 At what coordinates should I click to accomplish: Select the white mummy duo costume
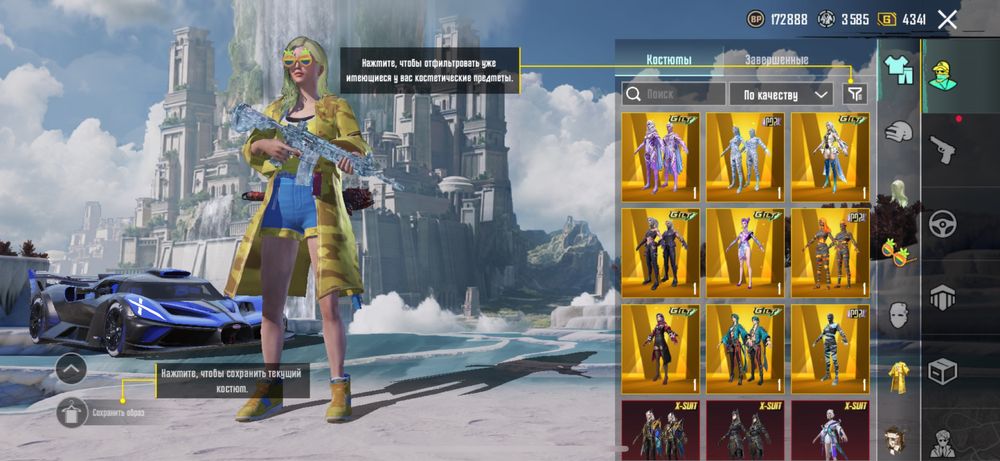(x=746, y=157)
